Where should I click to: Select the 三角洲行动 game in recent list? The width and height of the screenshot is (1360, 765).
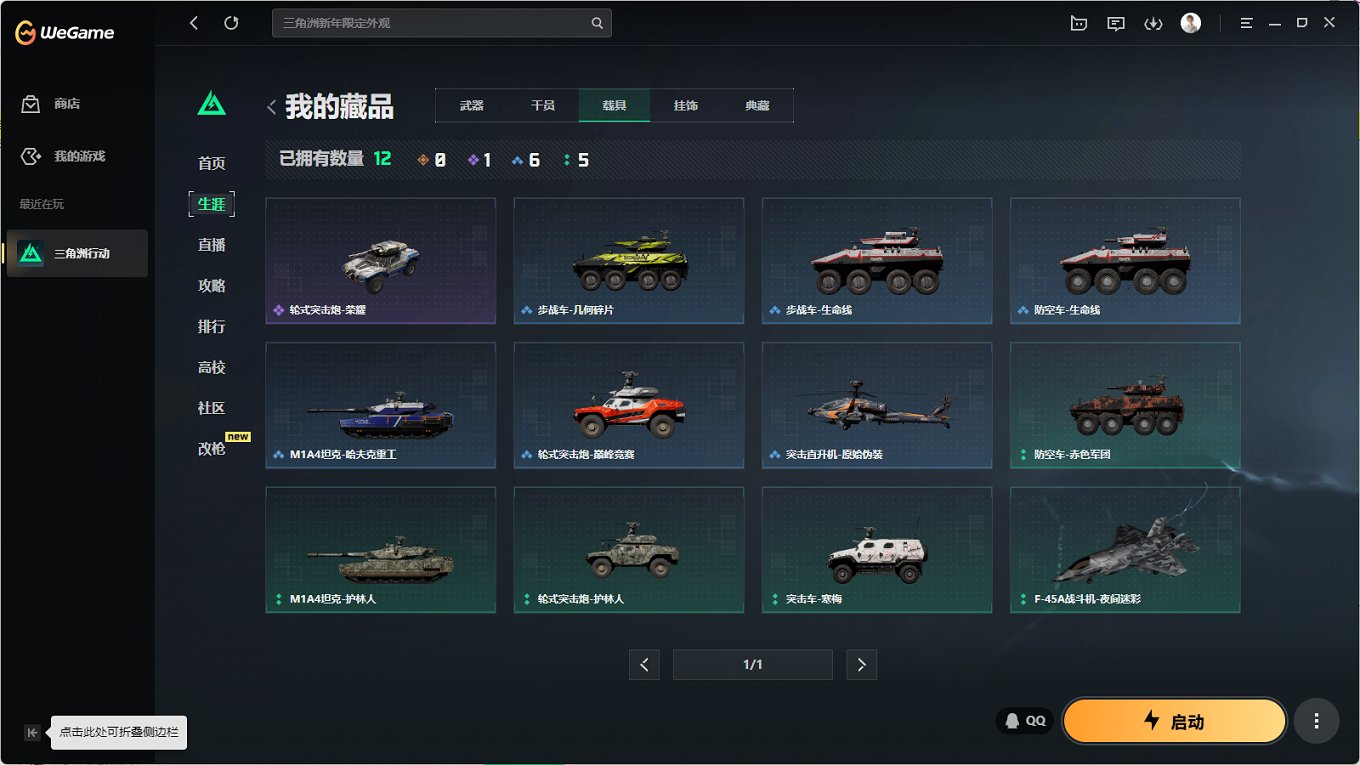tap(77, 253)
